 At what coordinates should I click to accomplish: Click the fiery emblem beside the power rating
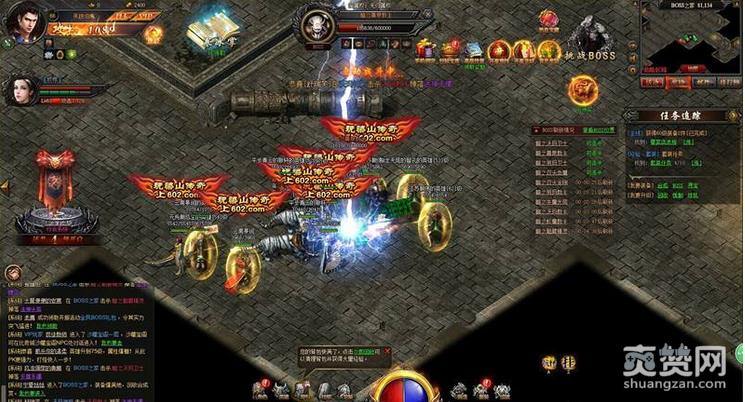pos(153,34)
